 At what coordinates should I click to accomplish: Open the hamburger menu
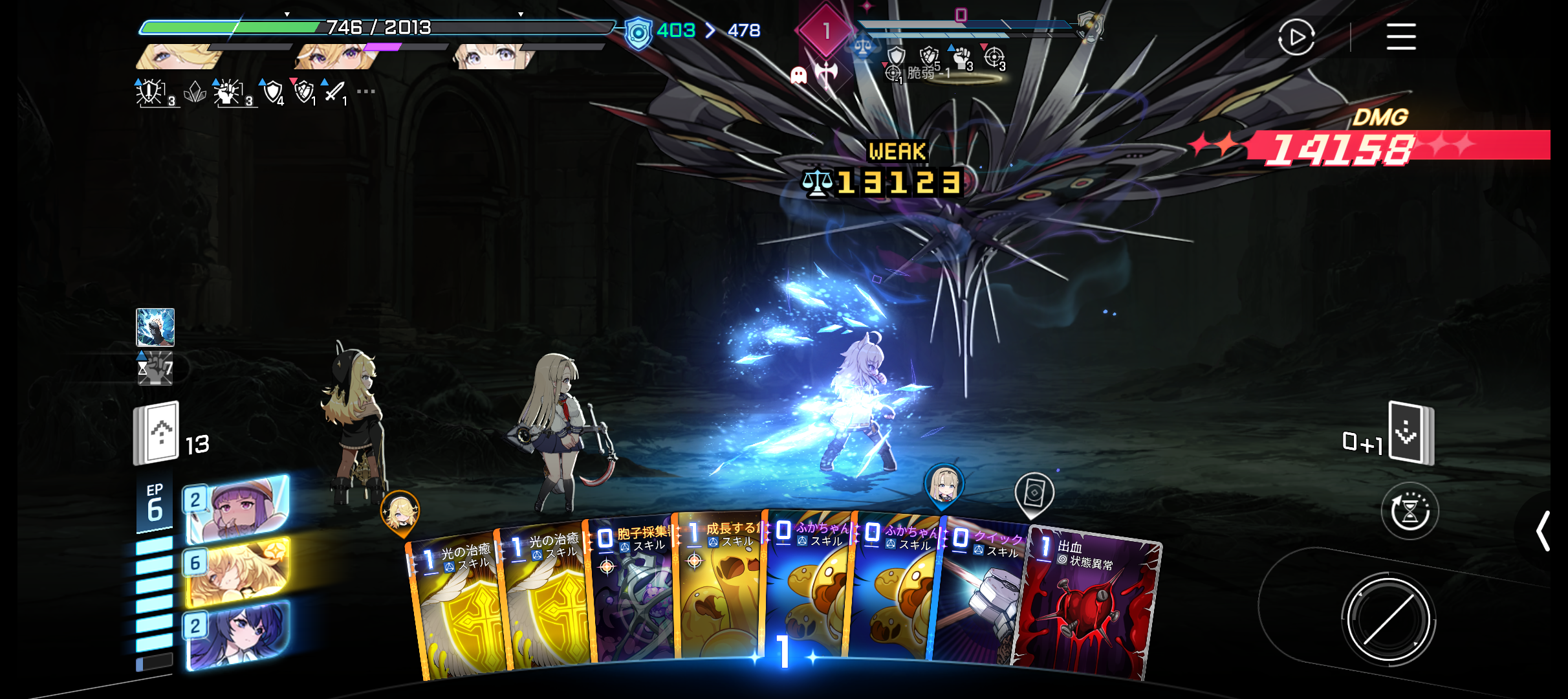pyautogui.click(x=1401, y=36)
